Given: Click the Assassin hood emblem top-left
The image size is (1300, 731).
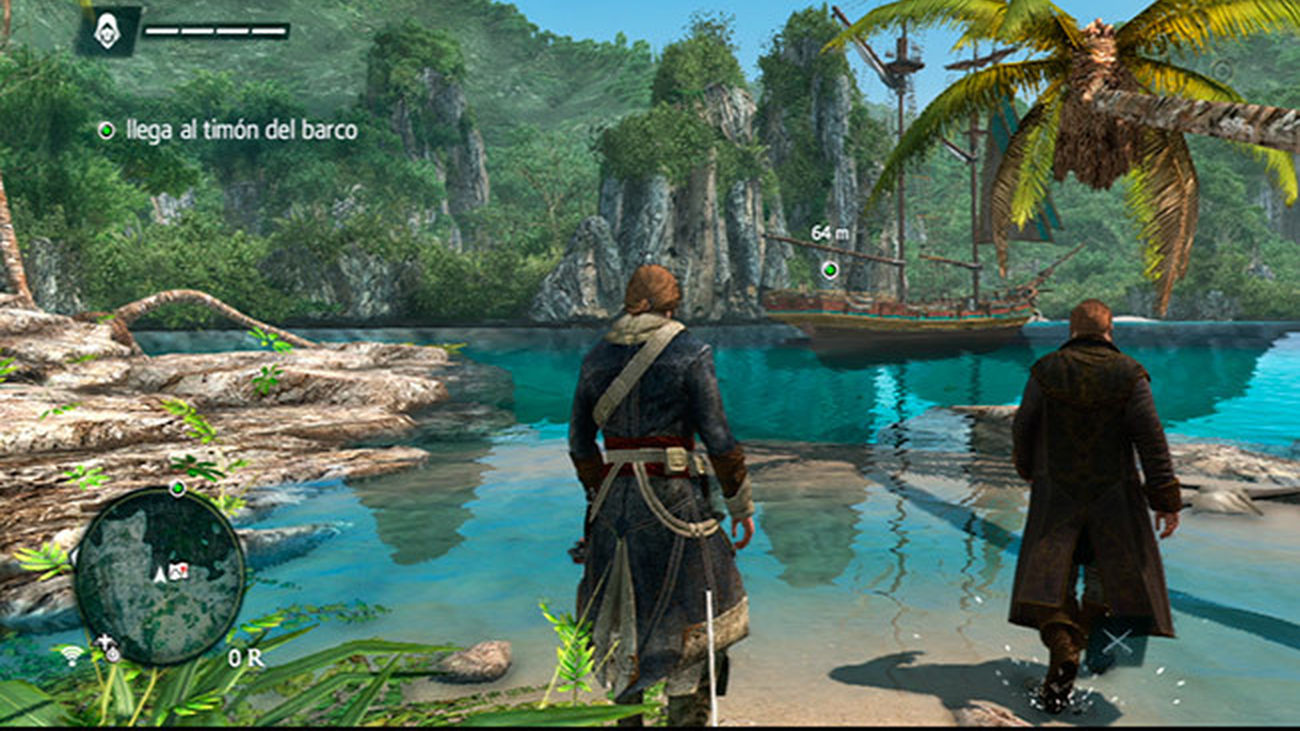Looking at the screenshot, I should tap(110, 30).
